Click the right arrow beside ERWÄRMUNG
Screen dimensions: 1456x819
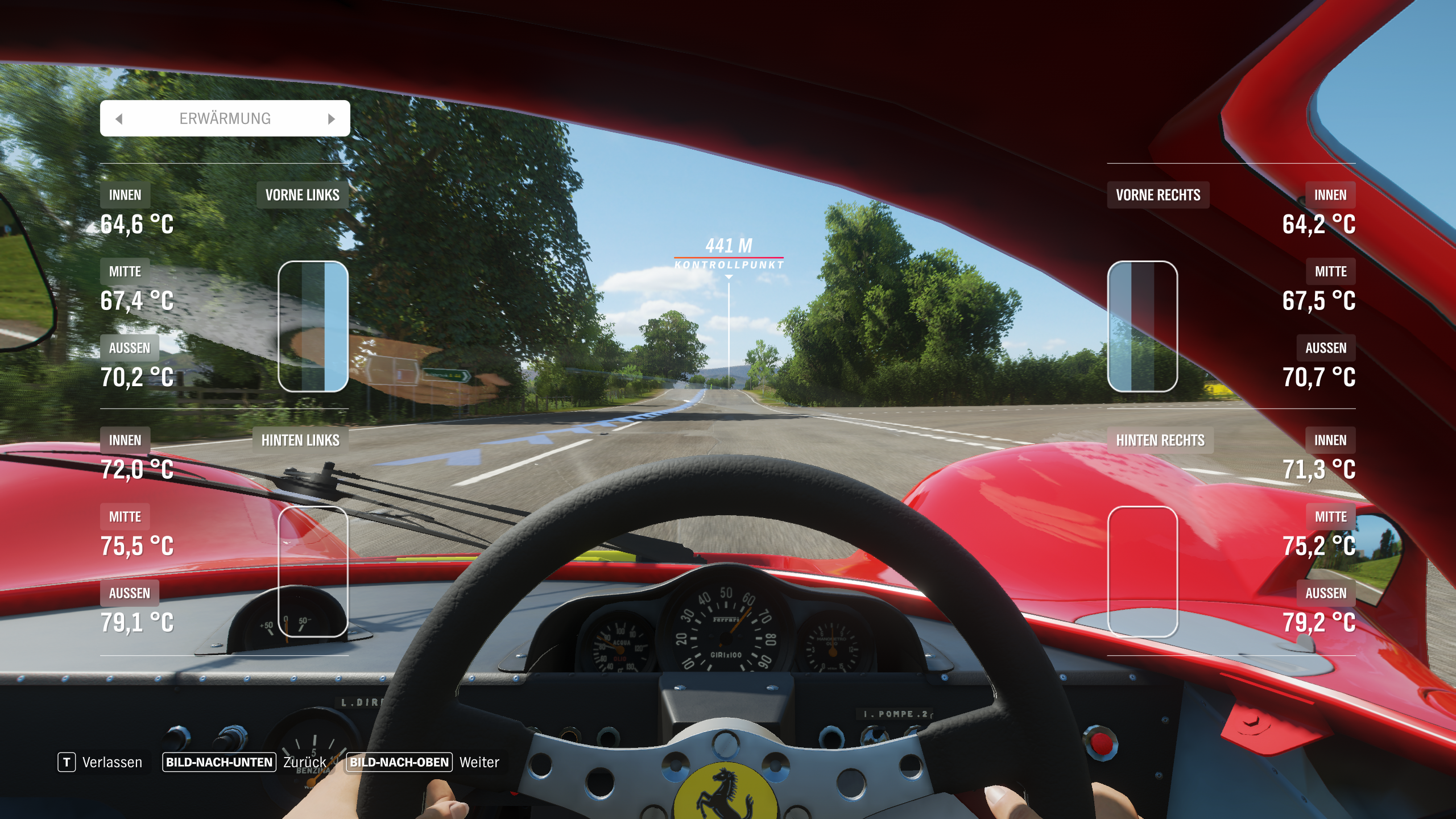point(332,118)
